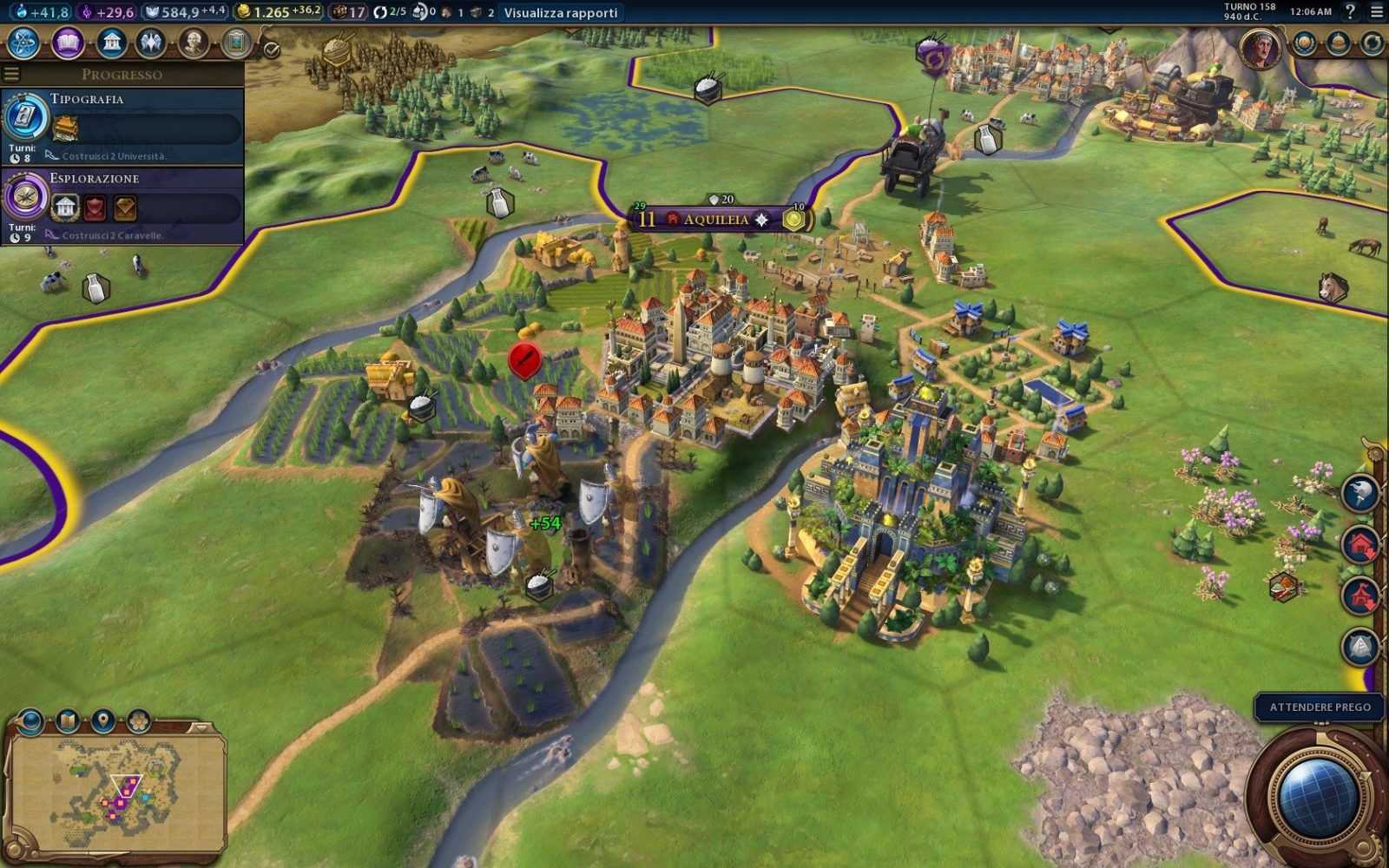Viewport: 1389px width, 868px height.
Task: Open the main game menu hamburger
Action: tap(1377, 11)
